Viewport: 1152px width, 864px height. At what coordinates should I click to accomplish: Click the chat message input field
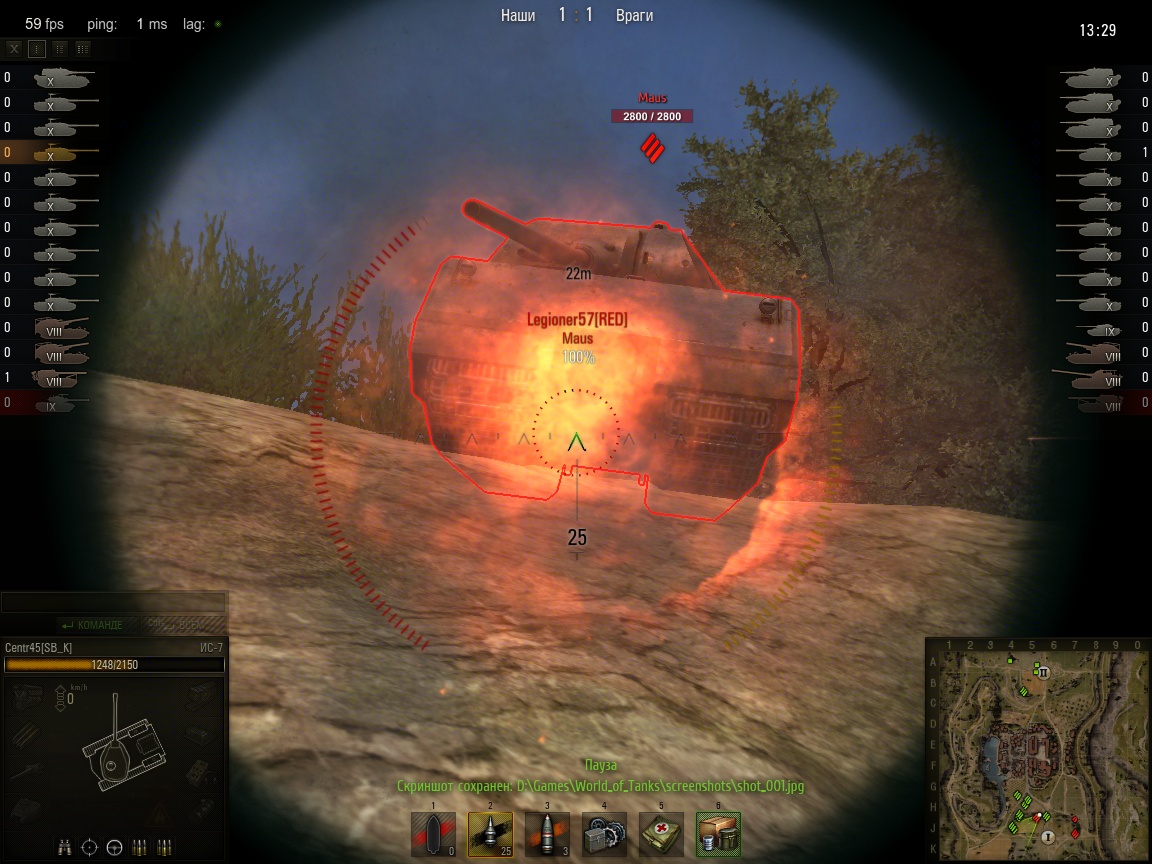click(x=112, y=603)
